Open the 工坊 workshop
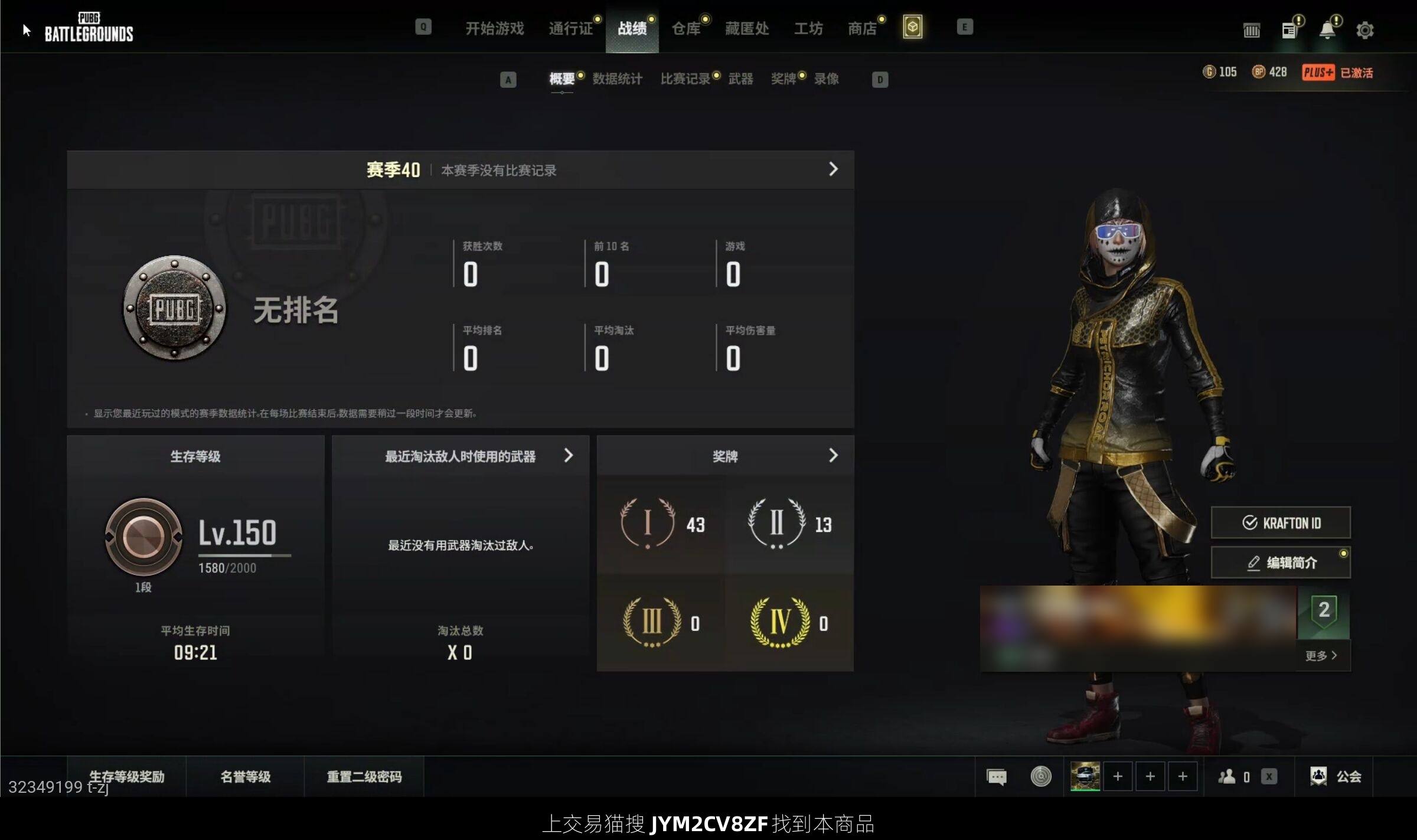This screenshot has height=840, width=1417. click(808, 28)
